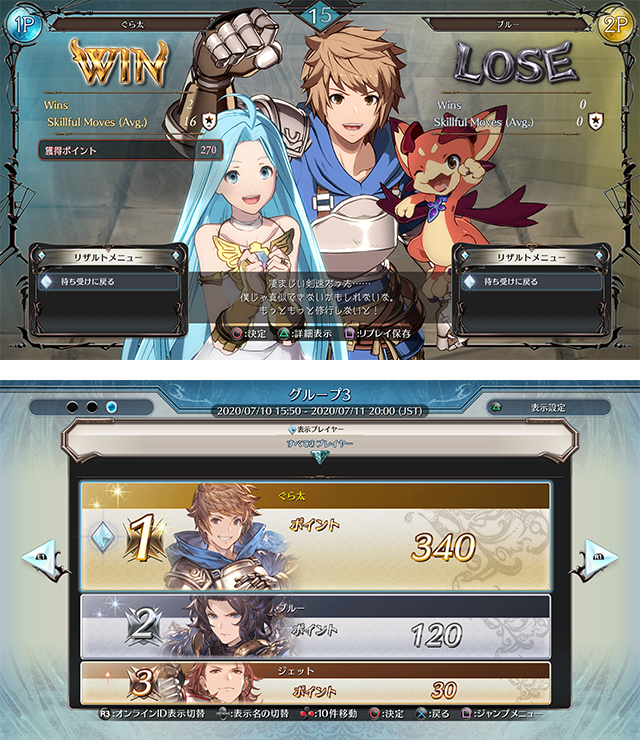Select the second-place ブルー ranking row
Viewport: 640px width, 740px height.
315,626
